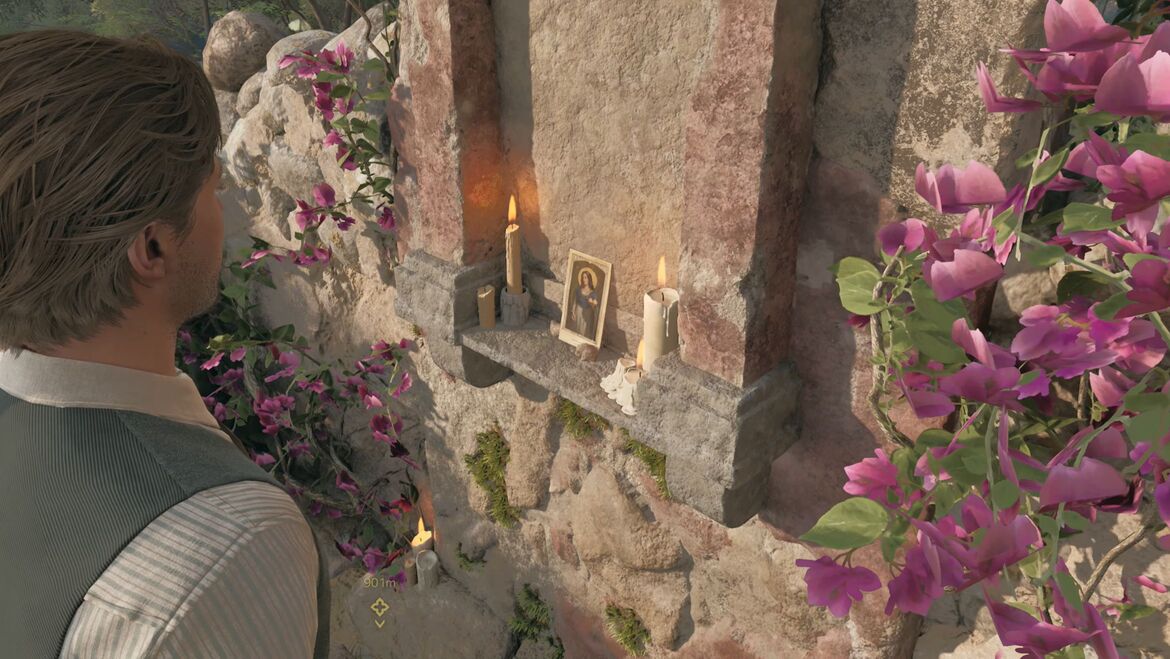Select the yellow objective waypoint marker
The image size is (1170, 659).
[x=379, y=606]
